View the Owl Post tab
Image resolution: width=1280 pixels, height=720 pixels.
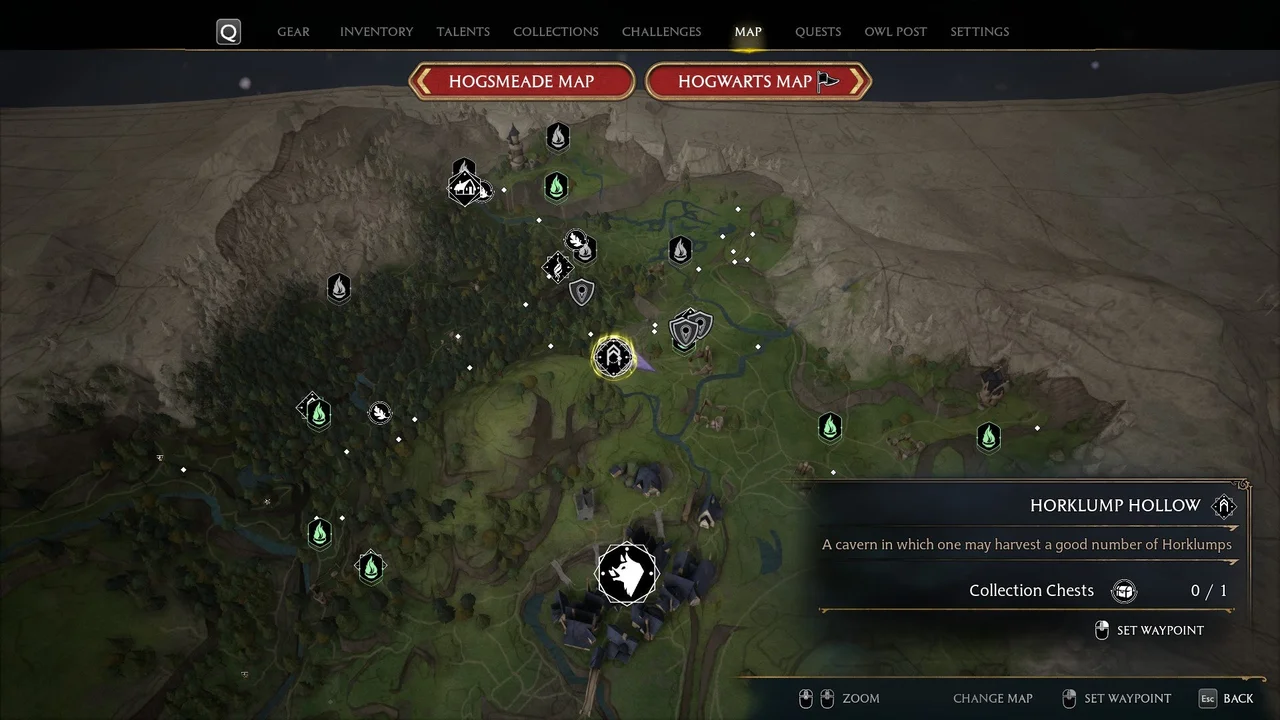[x=895, y=32]
